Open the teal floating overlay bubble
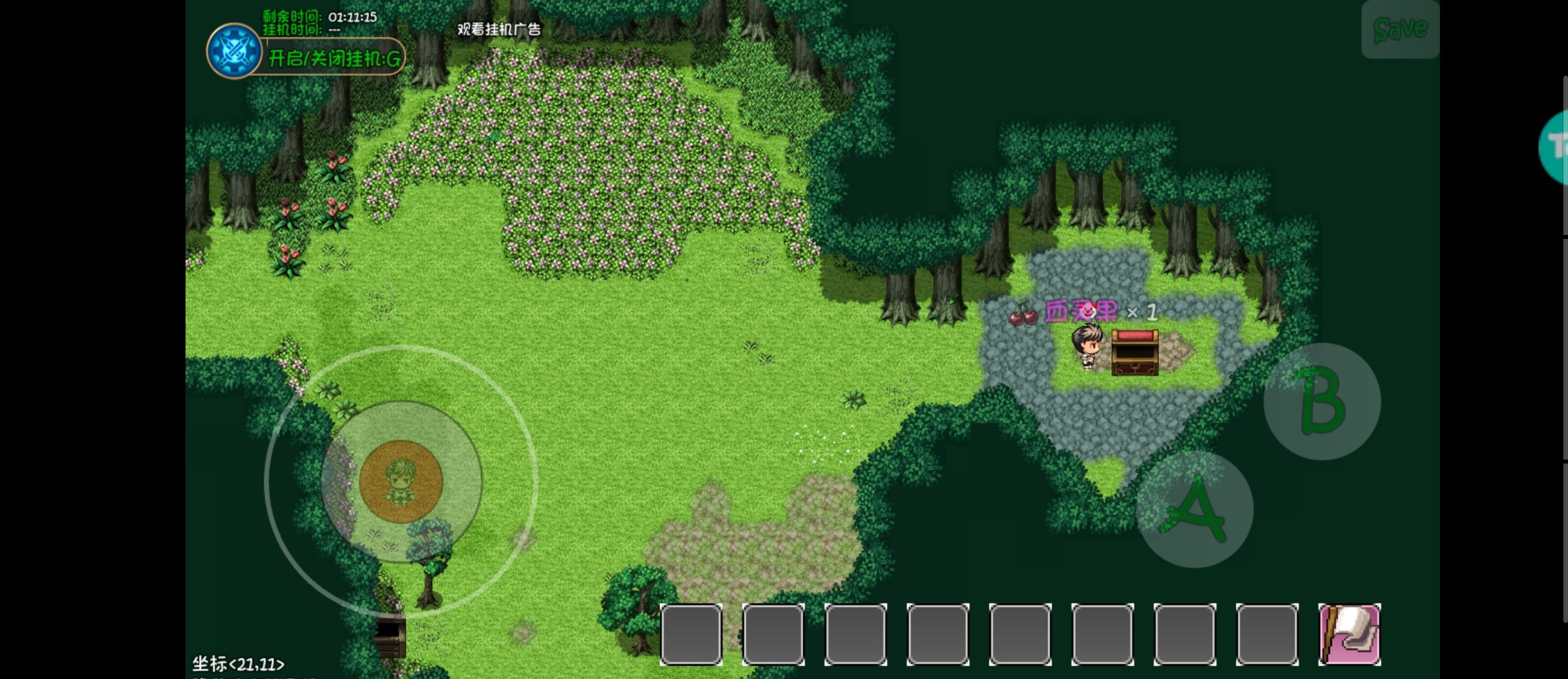This screenshot has height=679, width=1568. (x=1556, y=148)
